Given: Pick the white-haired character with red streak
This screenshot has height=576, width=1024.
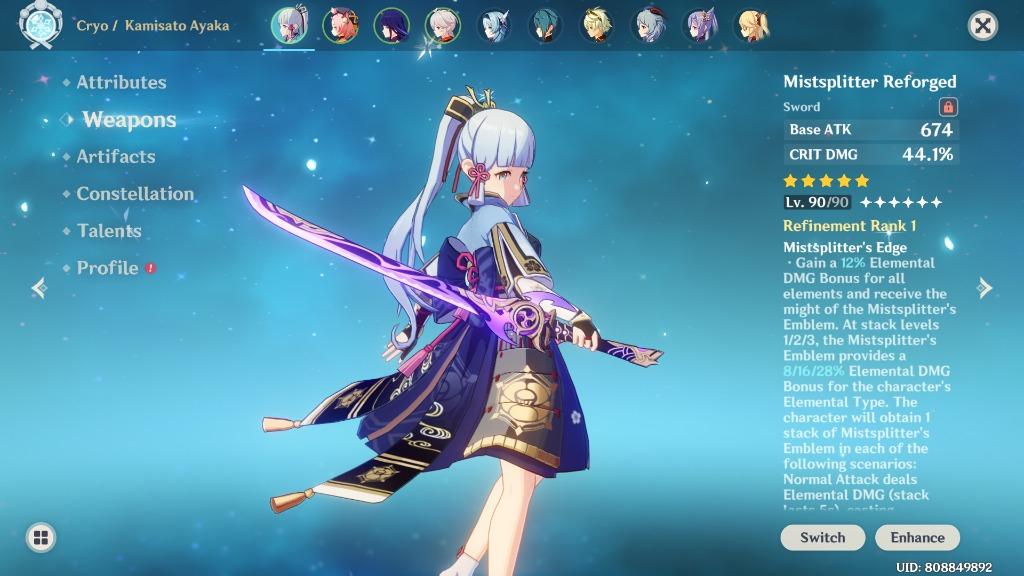Looking at the screenshot, I should point(443,26).
